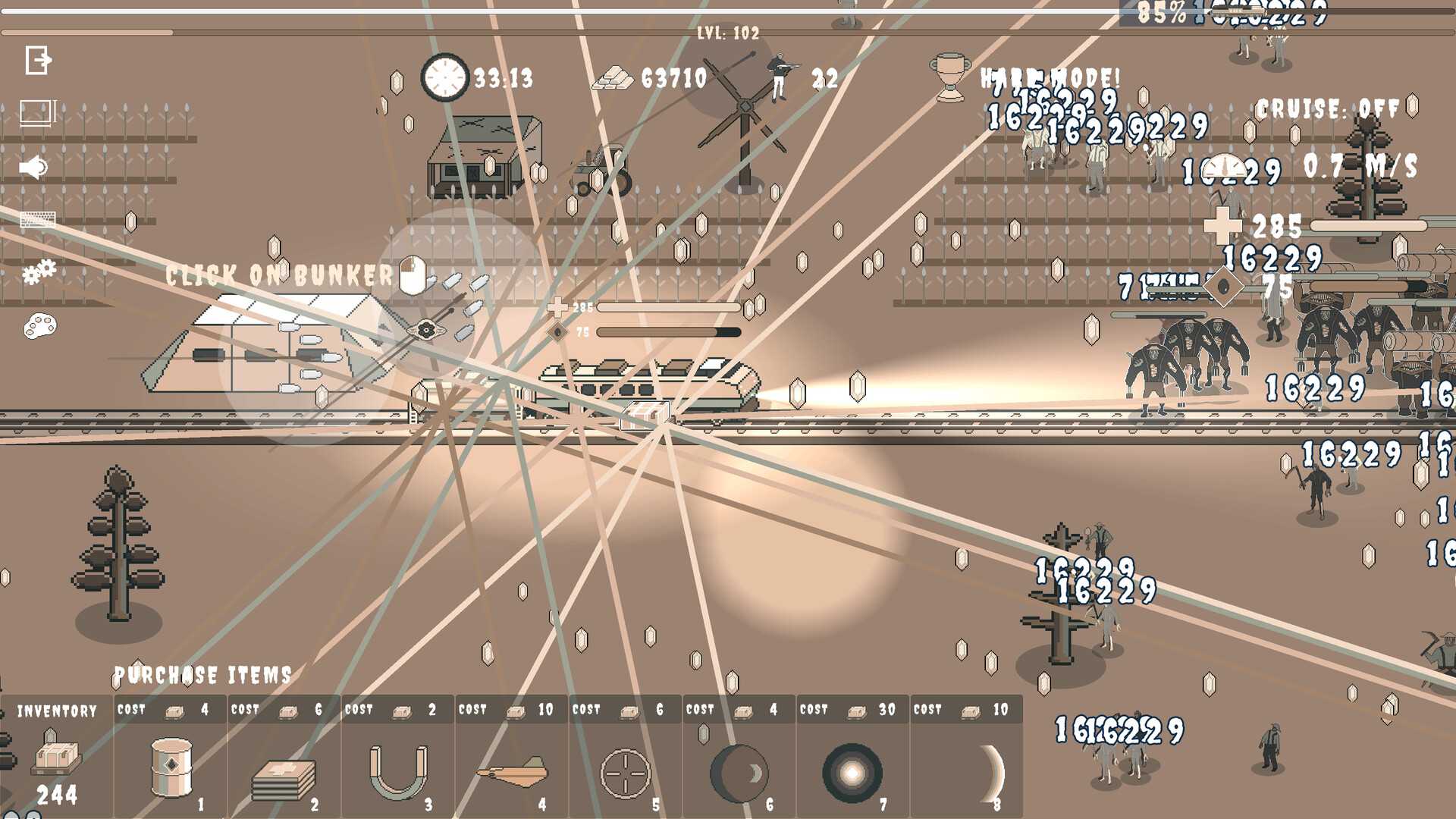This screenshot has width=1456, height=819.
Task: Open settings via the gears icon
Action: [39, 271]
